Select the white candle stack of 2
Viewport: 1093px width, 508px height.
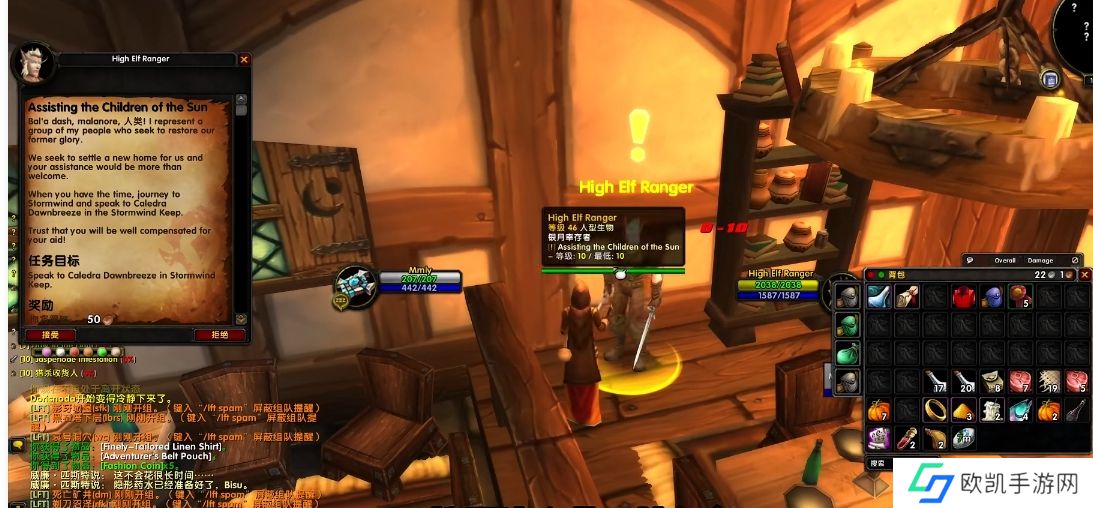pyautogui.click(x=991, y=409)
